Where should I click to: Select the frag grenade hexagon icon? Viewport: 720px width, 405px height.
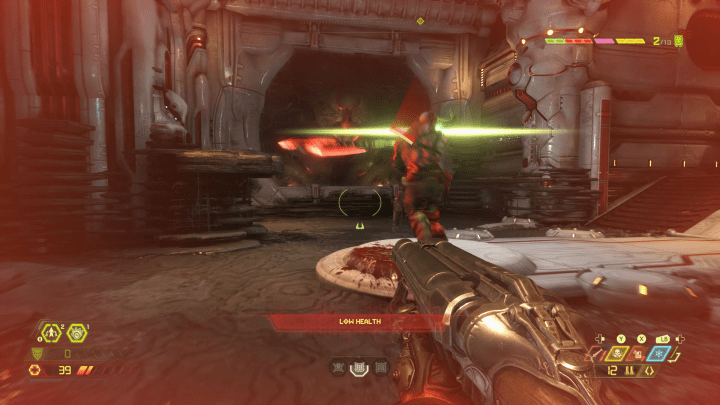(49, 333)
